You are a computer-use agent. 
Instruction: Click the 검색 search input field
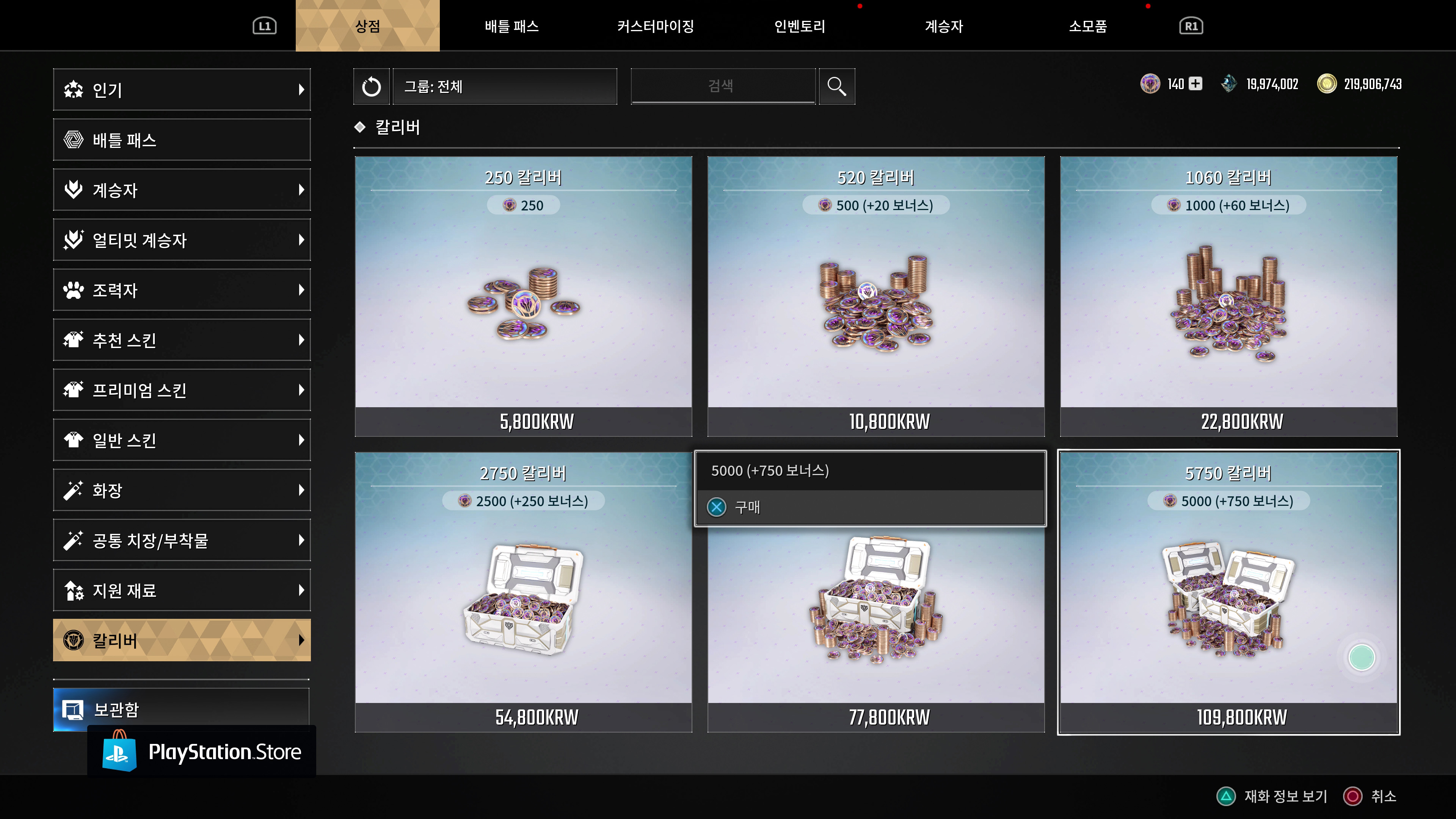click(x=723, y=86)
